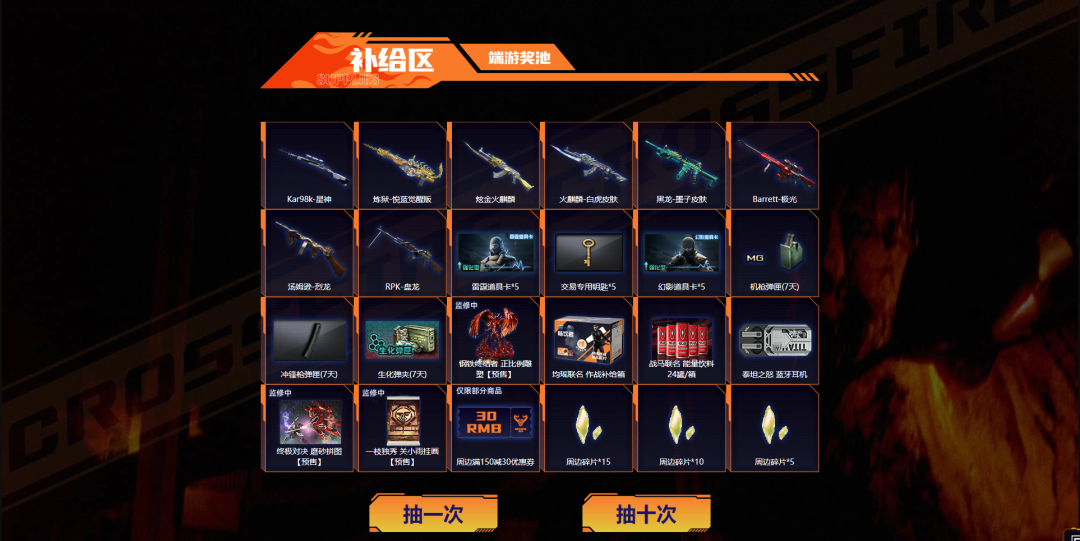Switch to the 端游奖池 prize pool tab
1080x541 pixels.
[517, 57]
